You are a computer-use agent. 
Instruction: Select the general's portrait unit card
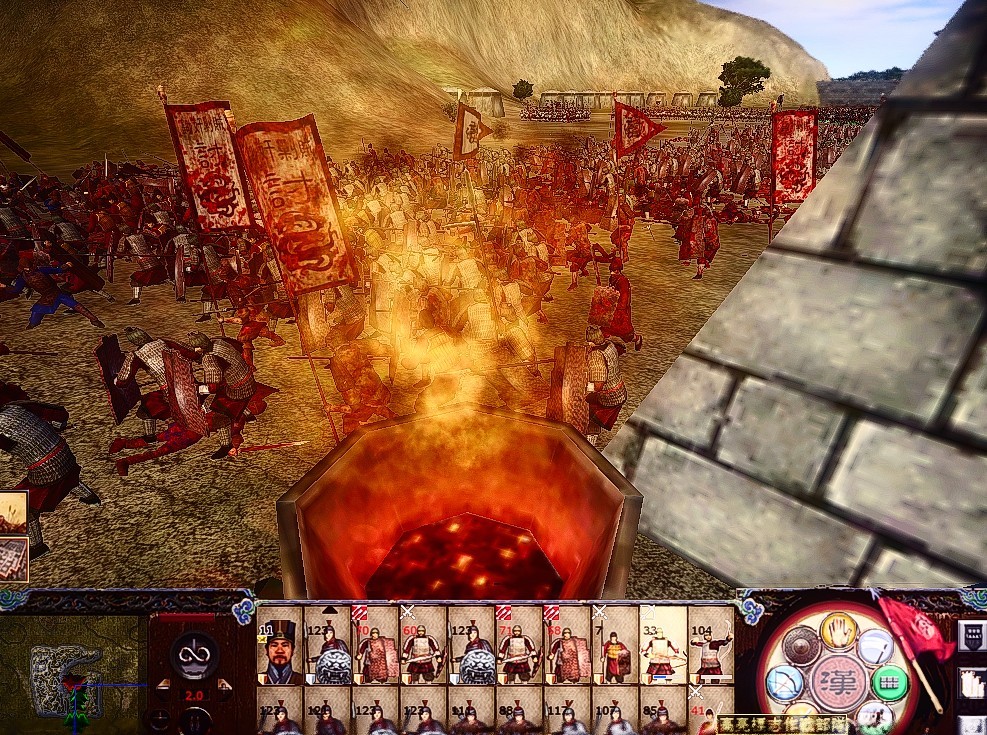point(280,647)
